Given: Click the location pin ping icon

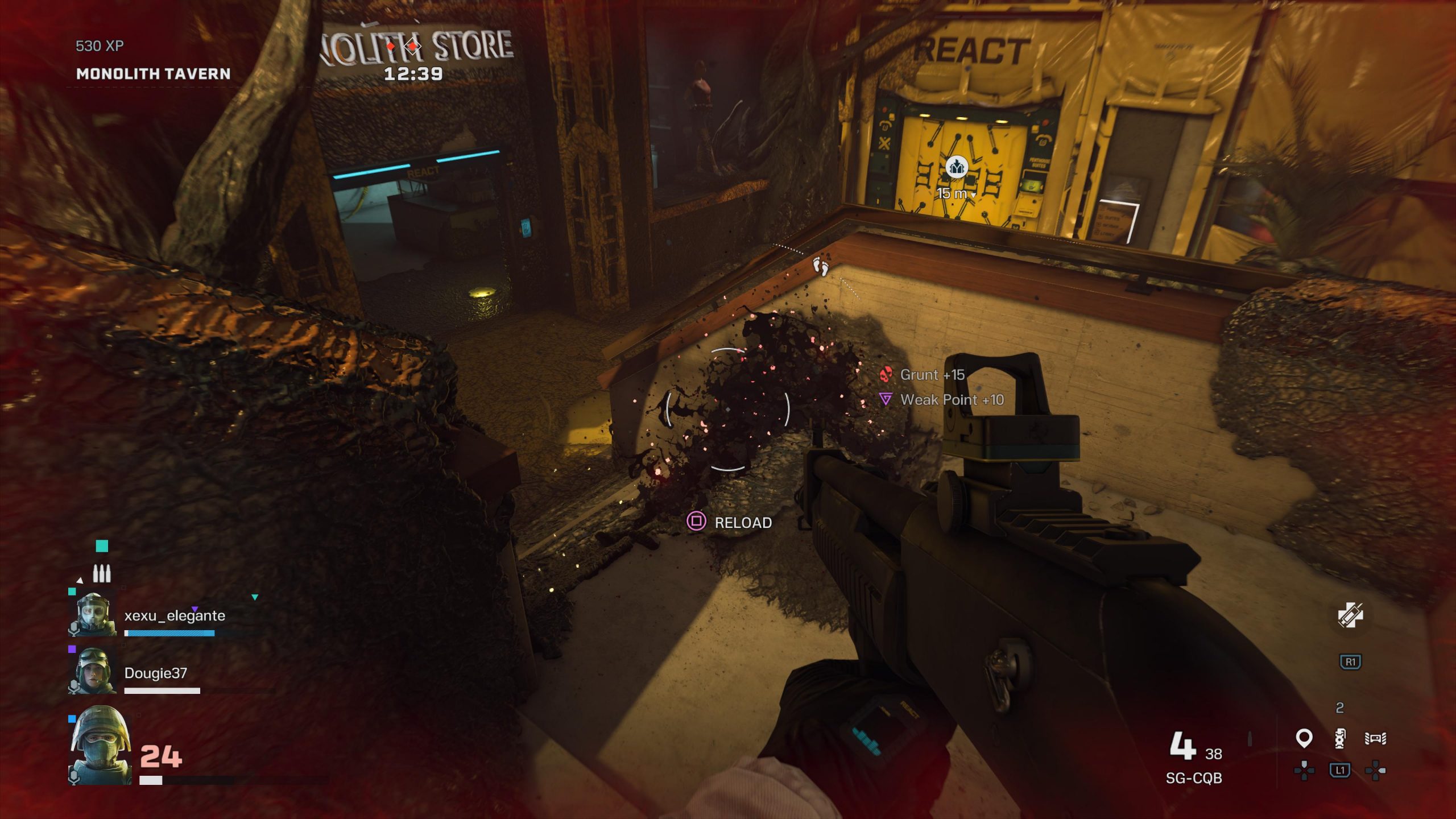Looking at the screenshot, I should click(1304, 738).
